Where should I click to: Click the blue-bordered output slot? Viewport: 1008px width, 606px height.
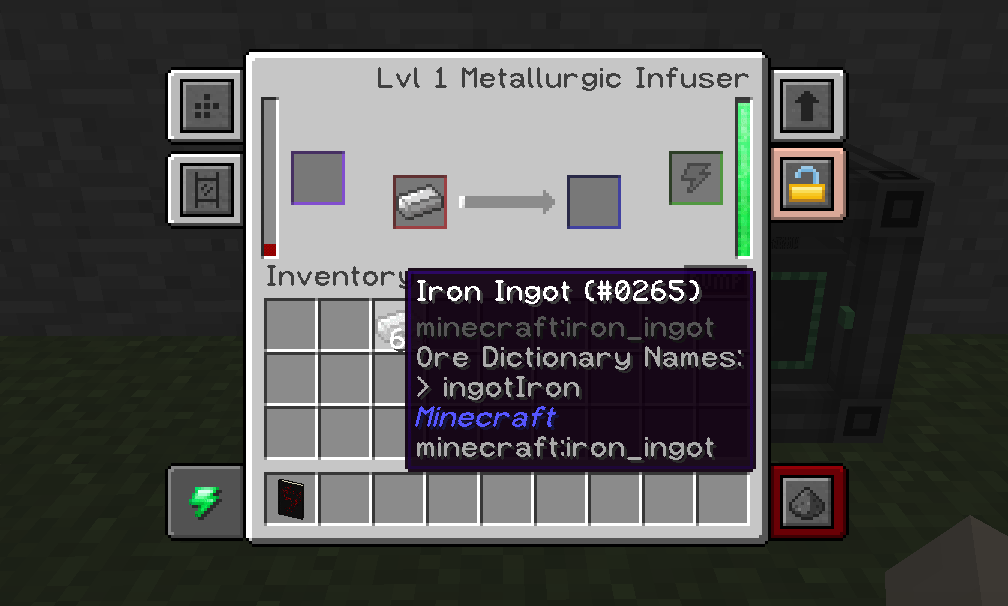[594, 202]
